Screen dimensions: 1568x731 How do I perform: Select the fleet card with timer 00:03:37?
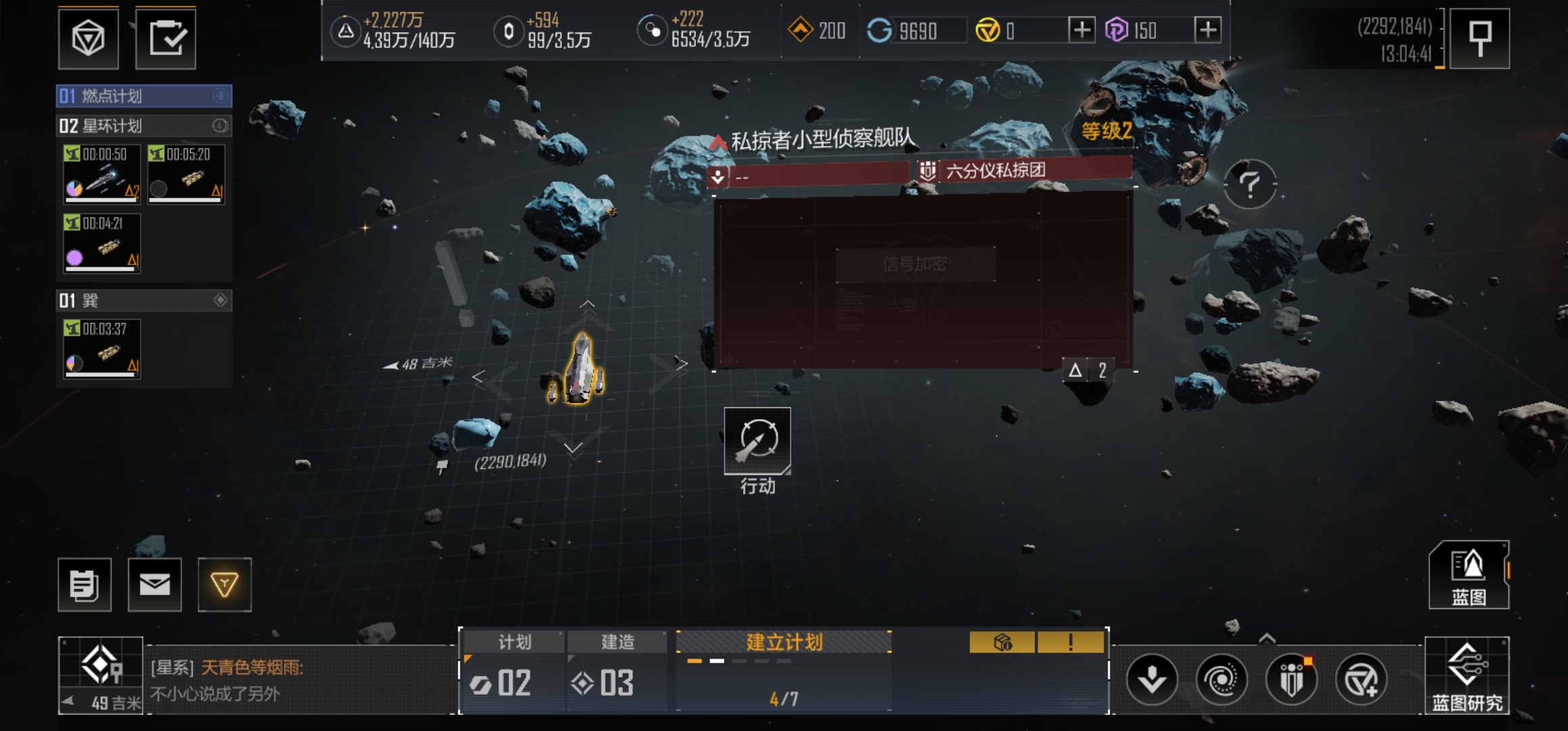(102, 349)
